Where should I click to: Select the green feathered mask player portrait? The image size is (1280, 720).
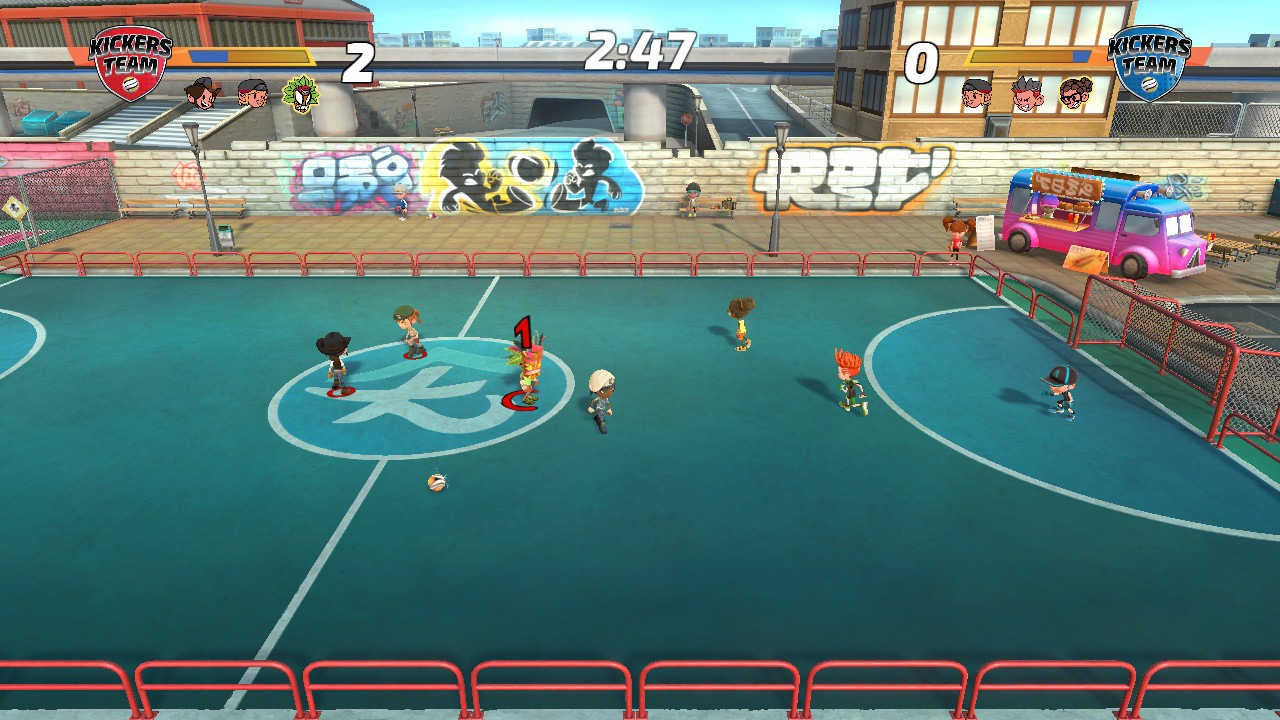click(x=300, y=94)
